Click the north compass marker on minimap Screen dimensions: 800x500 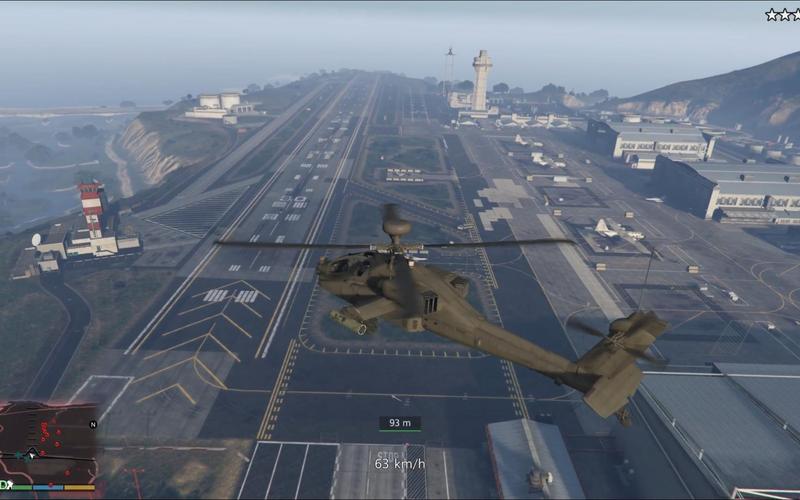coord(93,424)
